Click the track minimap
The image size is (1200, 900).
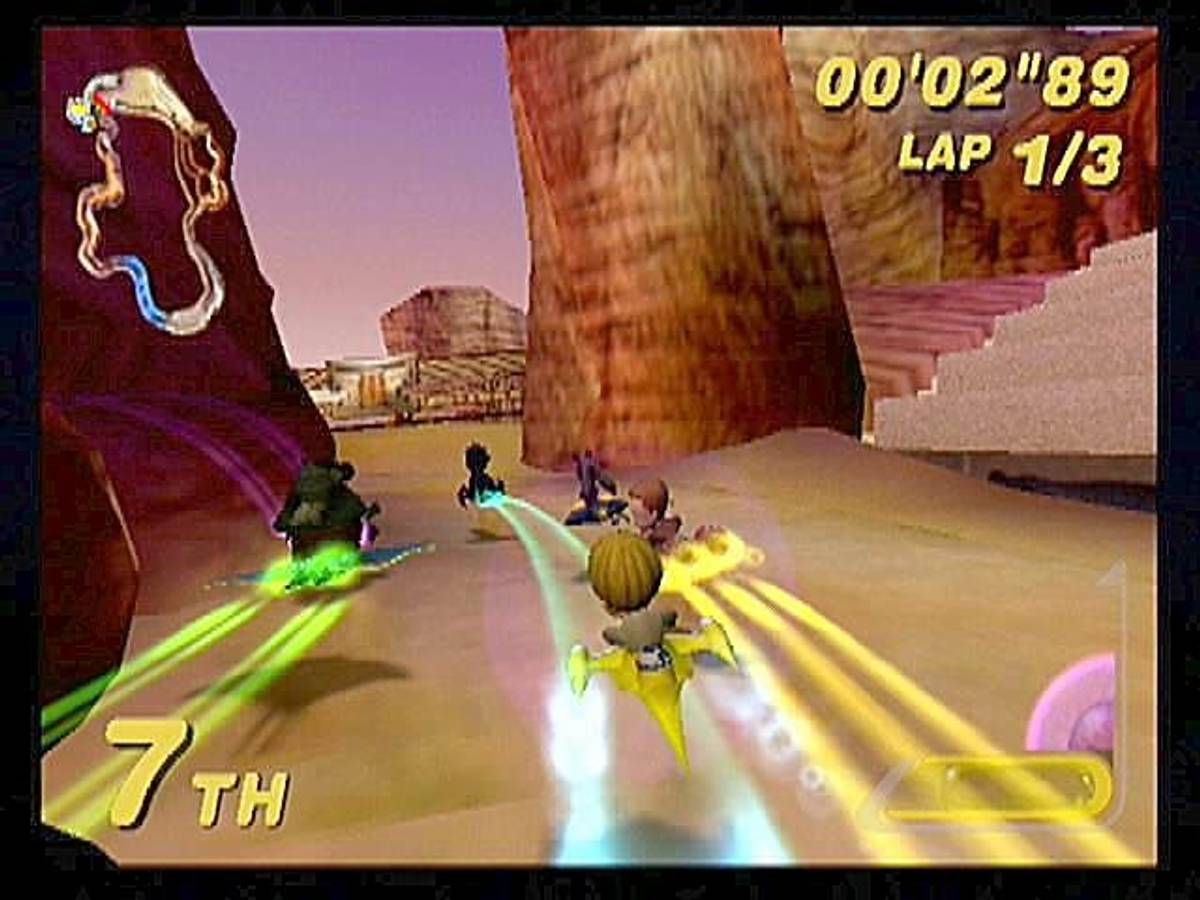tap(150, 200)
